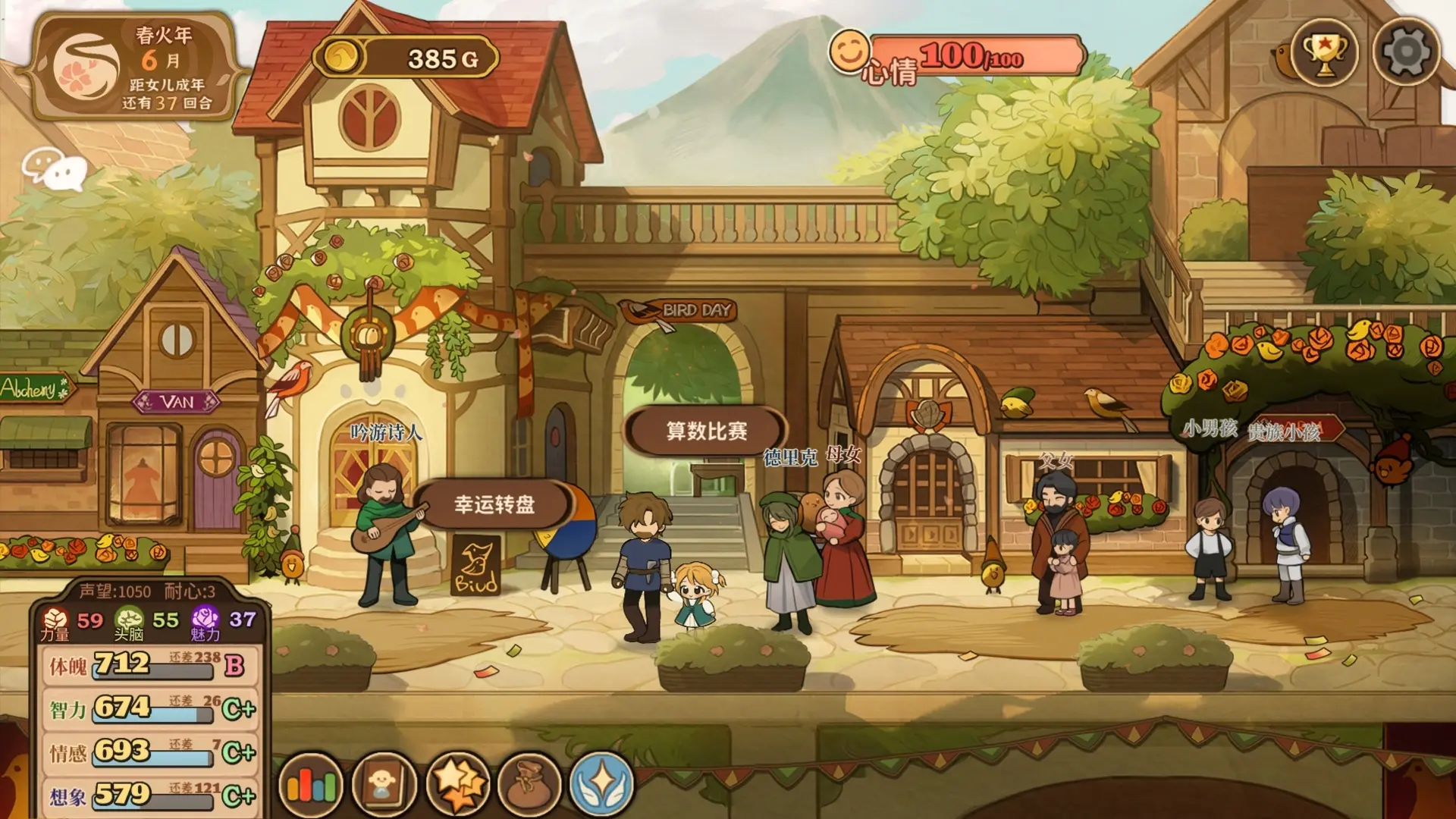Screen dimensions: 1456x819
Task: View achievements via the trophy icon
Action: click(x=1324, y=52)
